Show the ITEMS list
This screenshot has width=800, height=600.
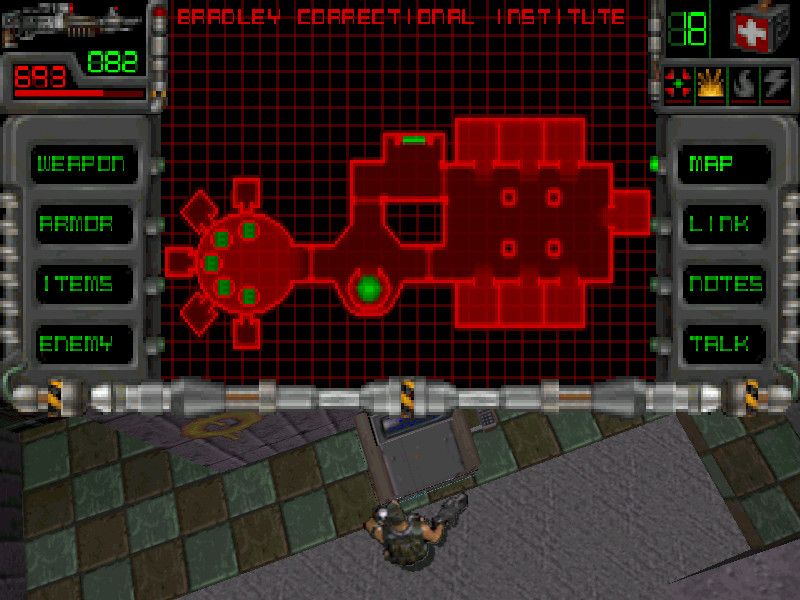[76, 283]
